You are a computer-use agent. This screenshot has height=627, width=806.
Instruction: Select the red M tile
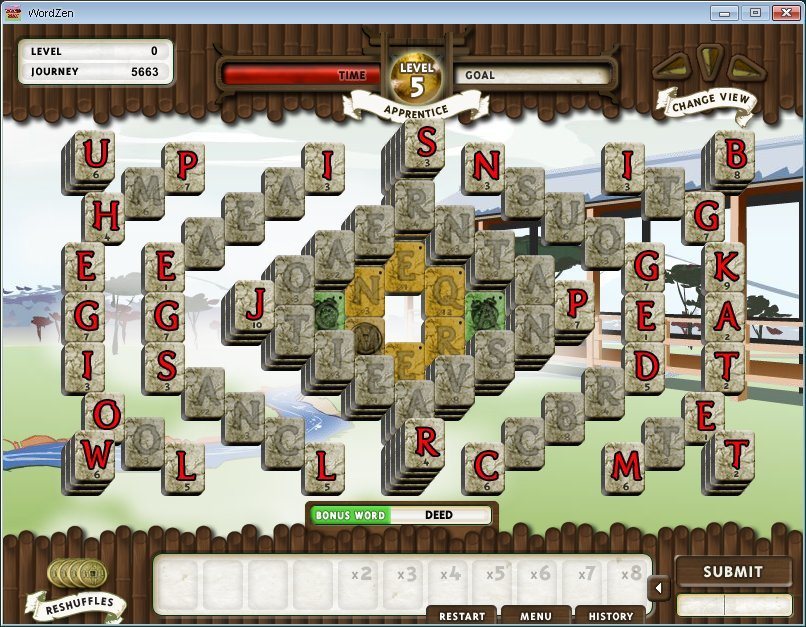627,466
